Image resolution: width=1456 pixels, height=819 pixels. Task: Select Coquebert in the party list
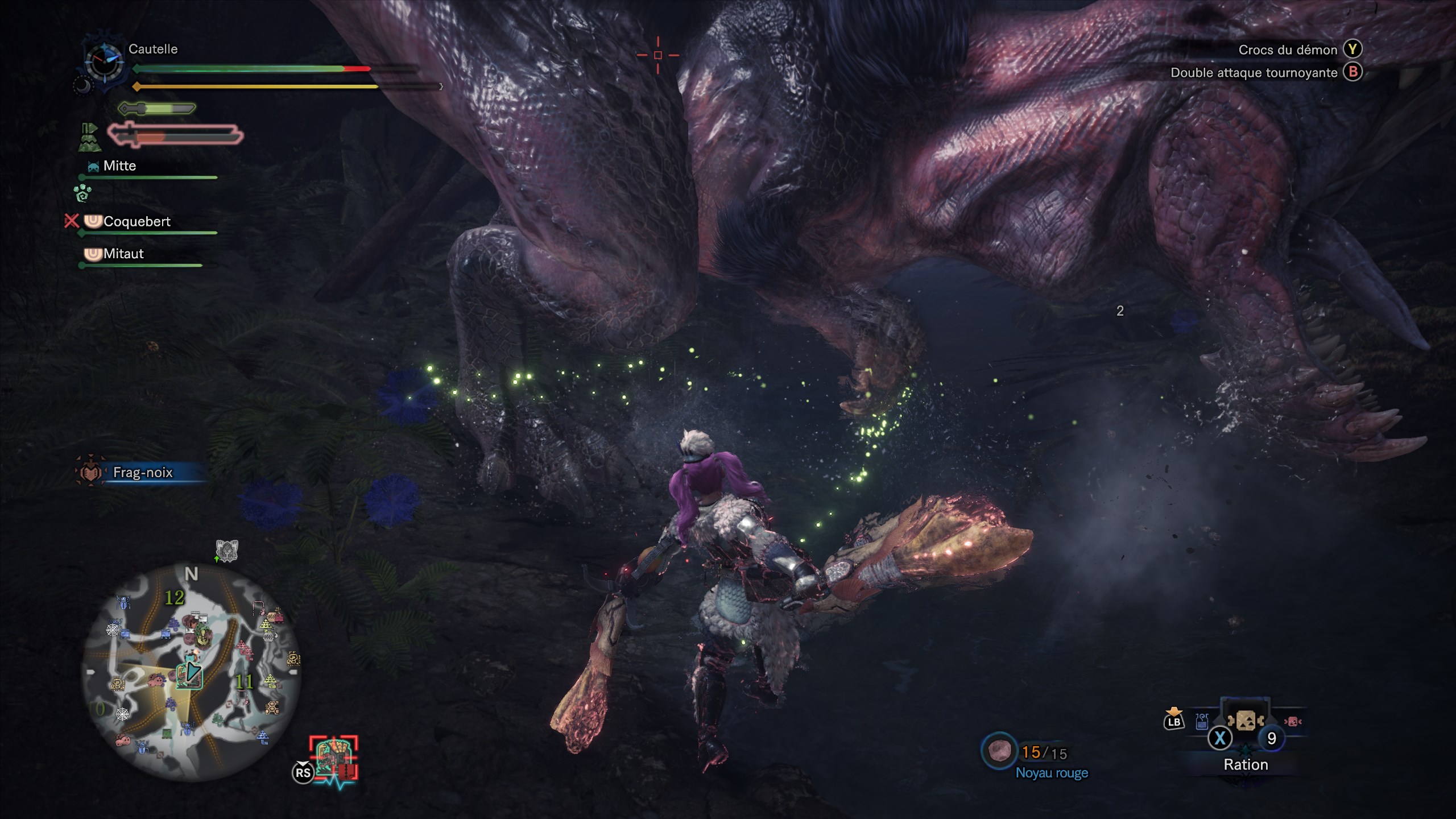[x=136, y=221]
